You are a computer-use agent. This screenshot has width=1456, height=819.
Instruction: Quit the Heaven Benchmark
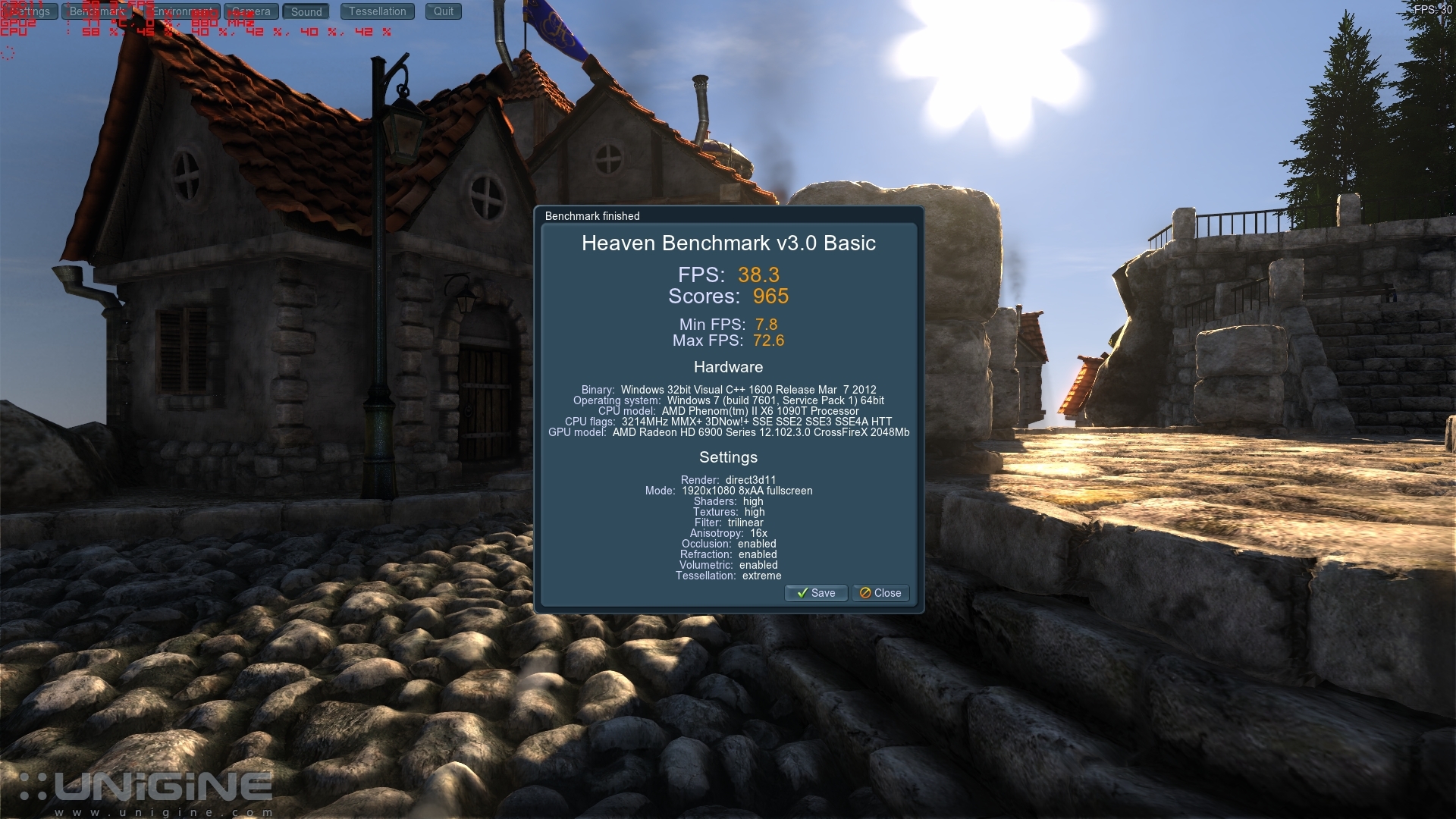[x=444, y=11]
